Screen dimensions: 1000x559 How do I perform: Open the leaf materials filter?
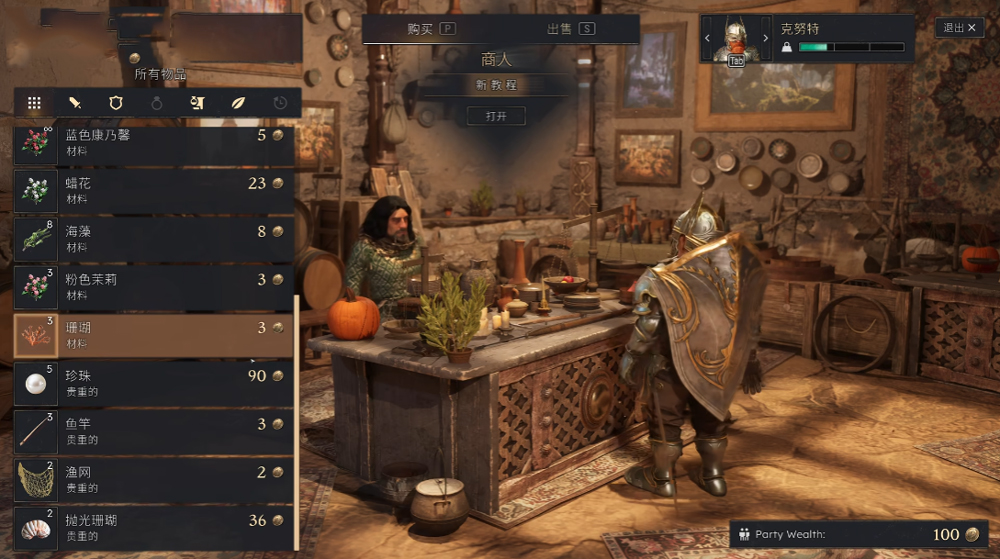(x=238, y=102)
